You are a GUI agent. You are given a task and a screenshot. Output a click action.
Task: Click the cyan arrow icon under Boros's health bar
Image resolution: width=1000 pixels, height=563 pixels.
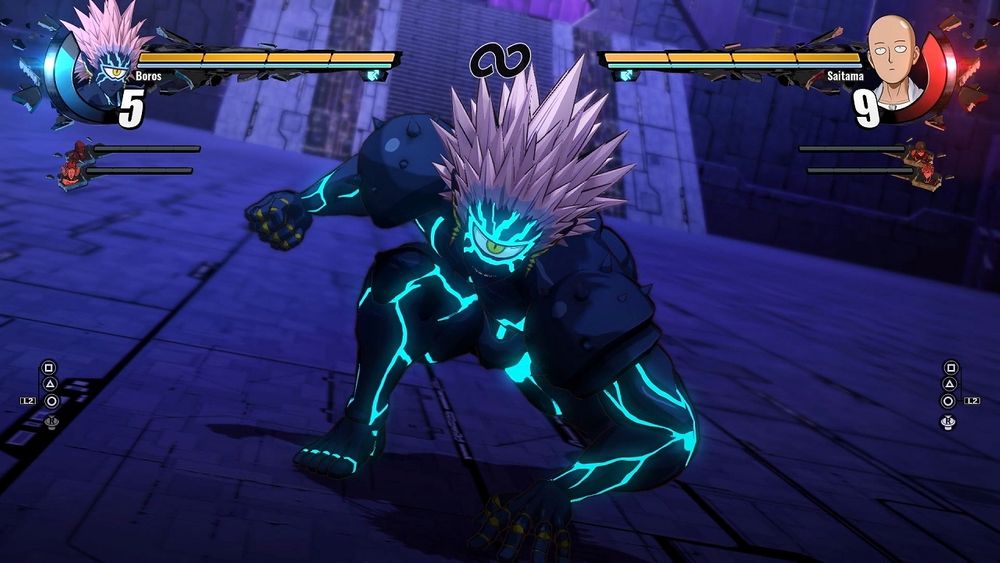(373, 75)
